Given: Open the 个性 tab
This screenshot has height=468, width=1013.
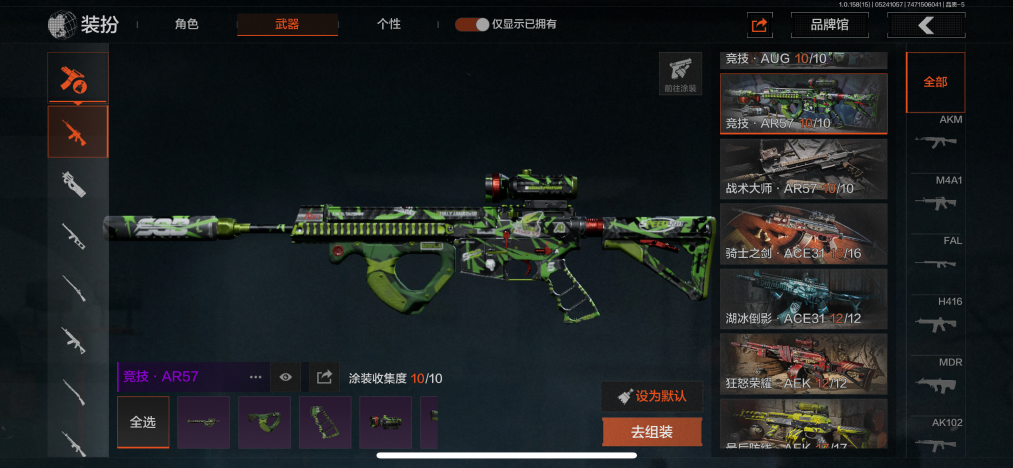Looking at the screenshot, I should pyautogui.click(x=389, y=24).
